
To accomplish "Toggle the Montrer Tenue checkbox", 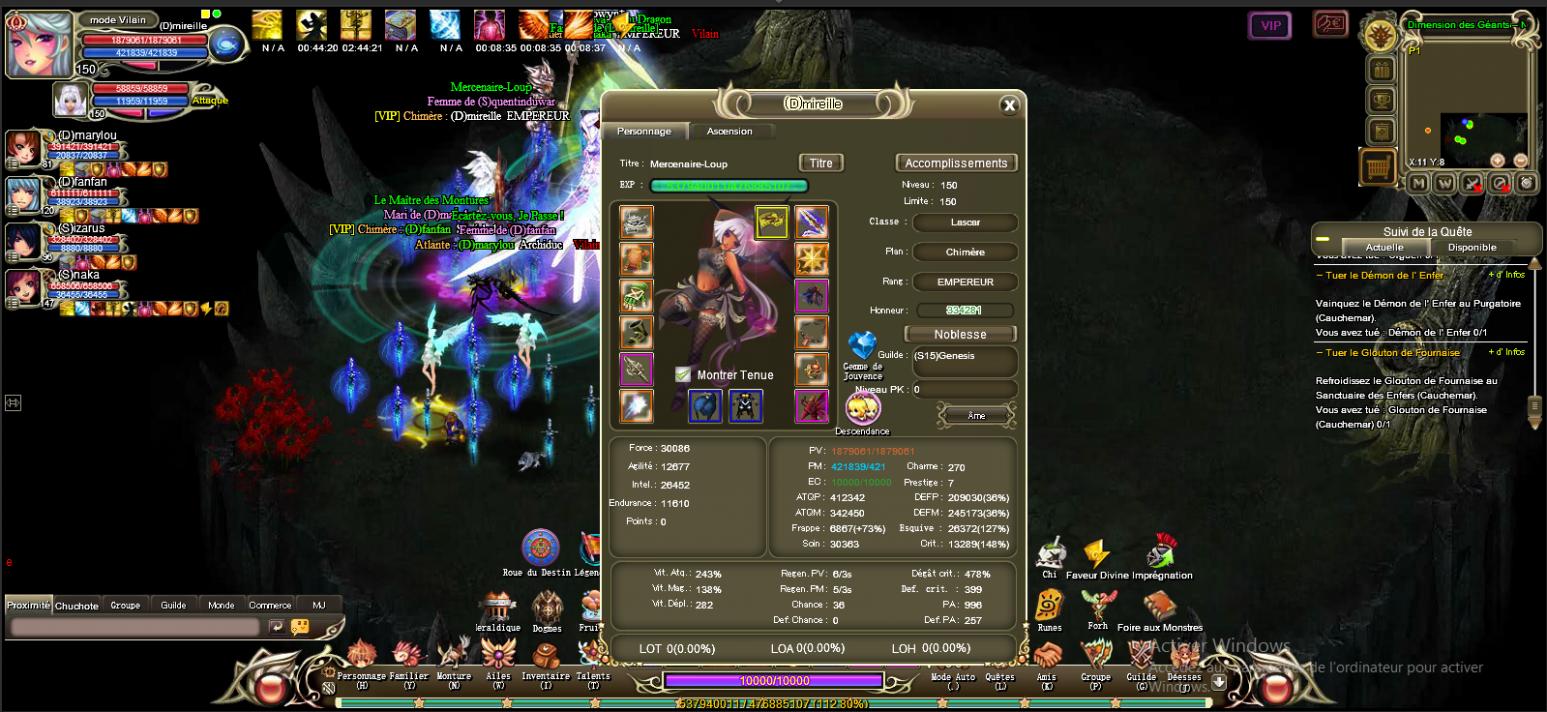I will click(x=683, y=375).
